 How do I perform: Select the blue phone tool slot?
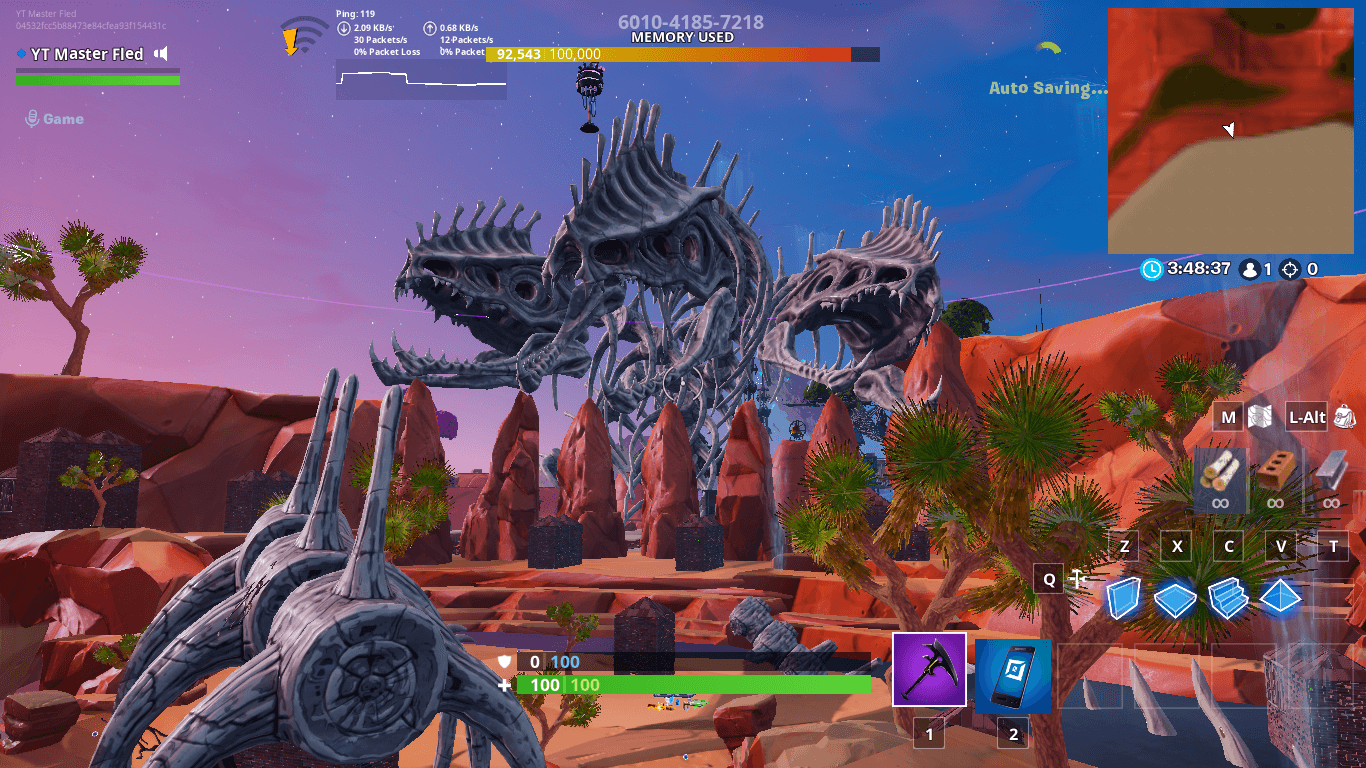[1013, 676]
